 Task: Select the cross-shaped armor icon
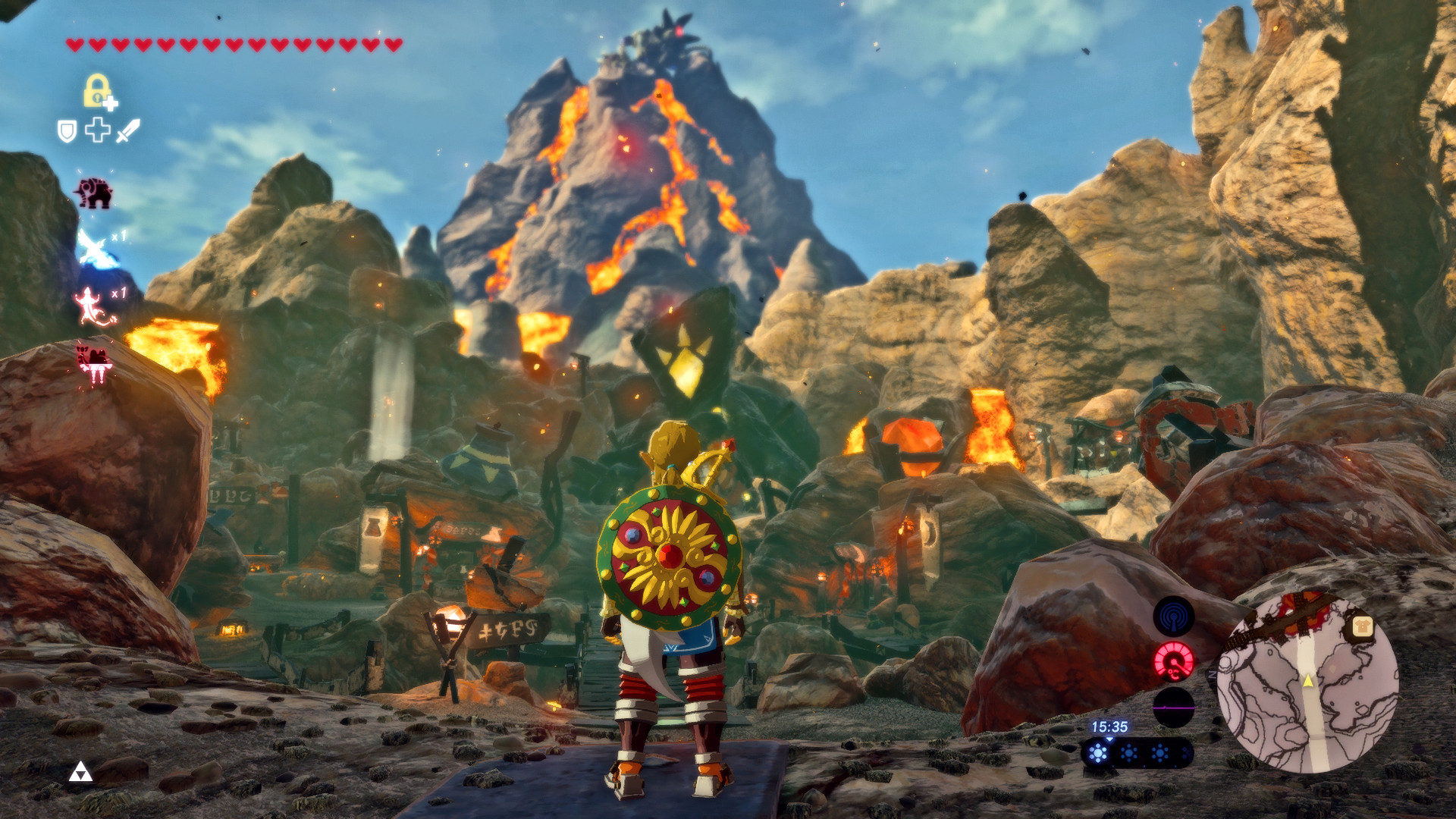pyautogui.click(x=97, y=130)
